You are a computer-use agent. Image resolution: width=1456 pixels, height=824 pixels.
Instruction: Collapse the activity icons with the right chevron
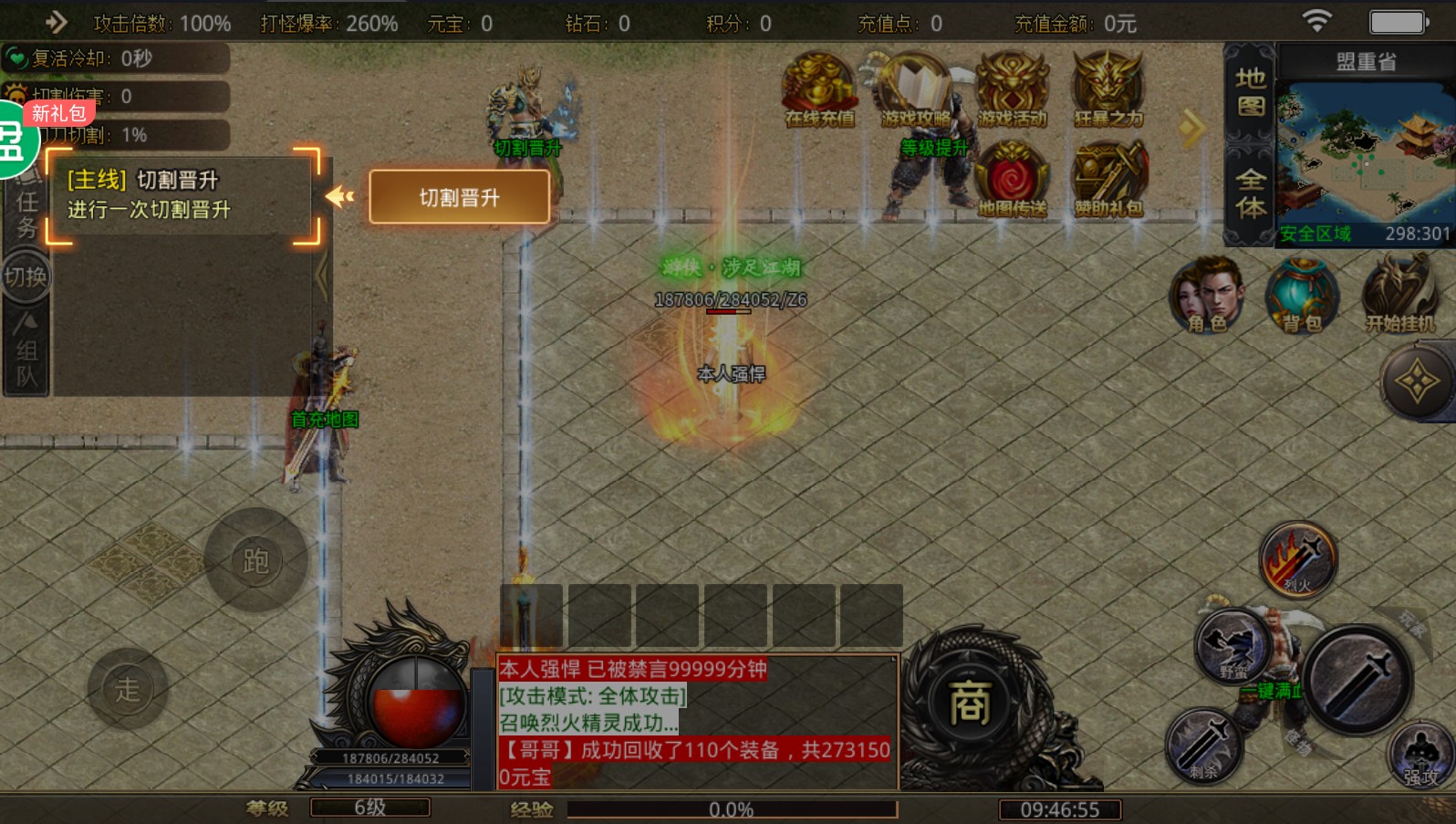click(1193, 128)
